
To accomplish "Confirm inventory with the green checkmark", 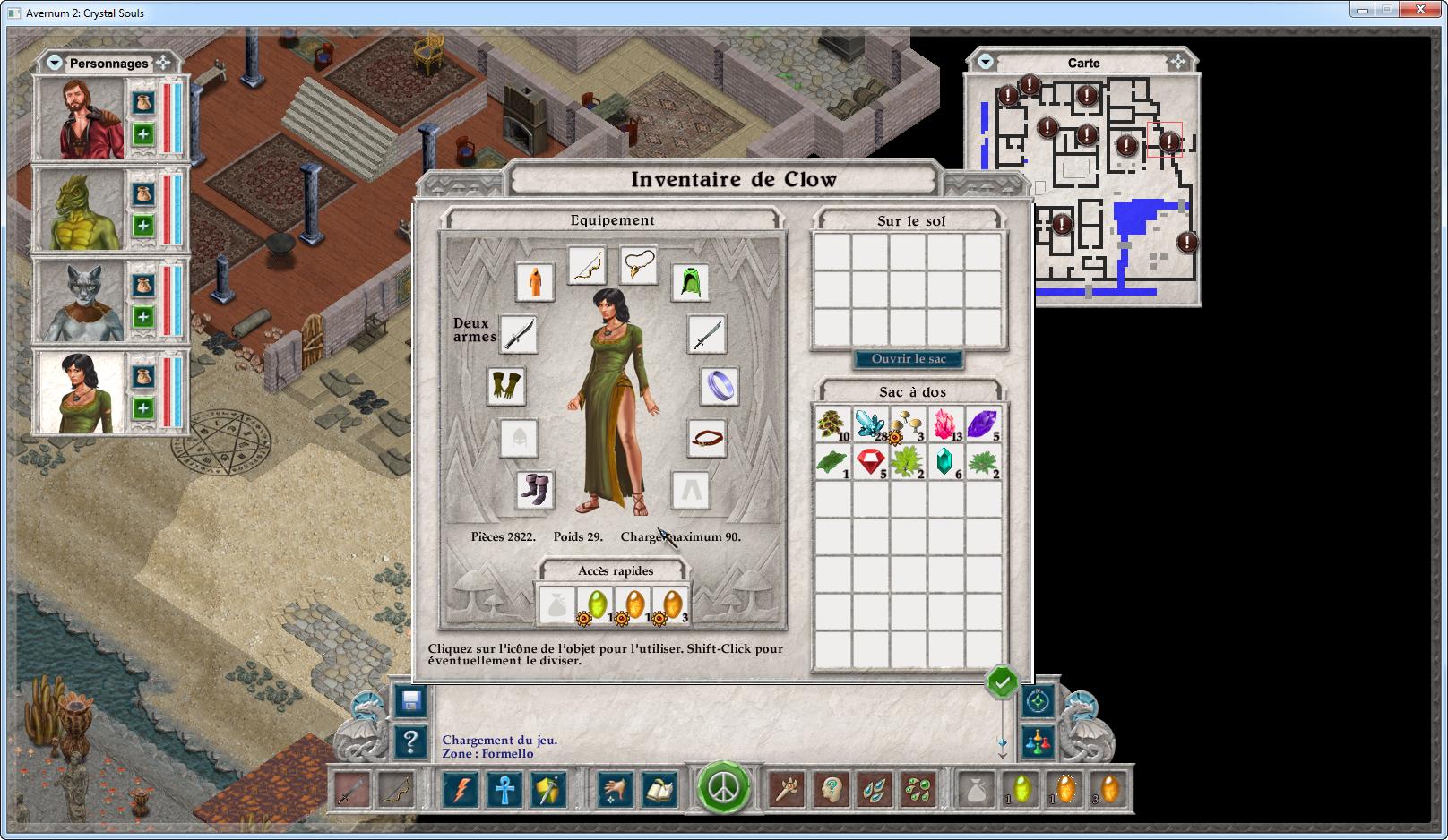I will (1002, 683).
